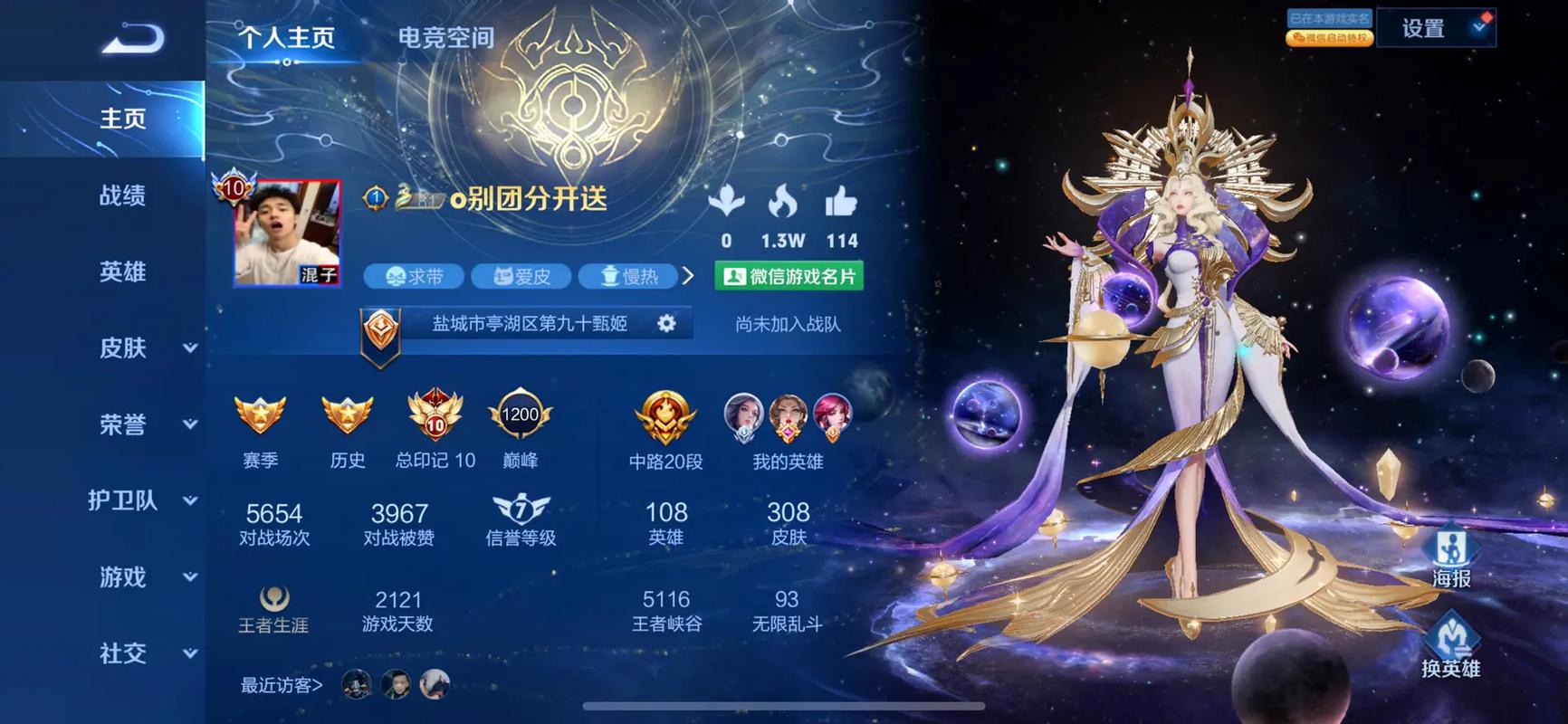This screenshot has width=1568, height=724.
Task: Switch to the 电竞空间 tab
Action: (445, 38)
